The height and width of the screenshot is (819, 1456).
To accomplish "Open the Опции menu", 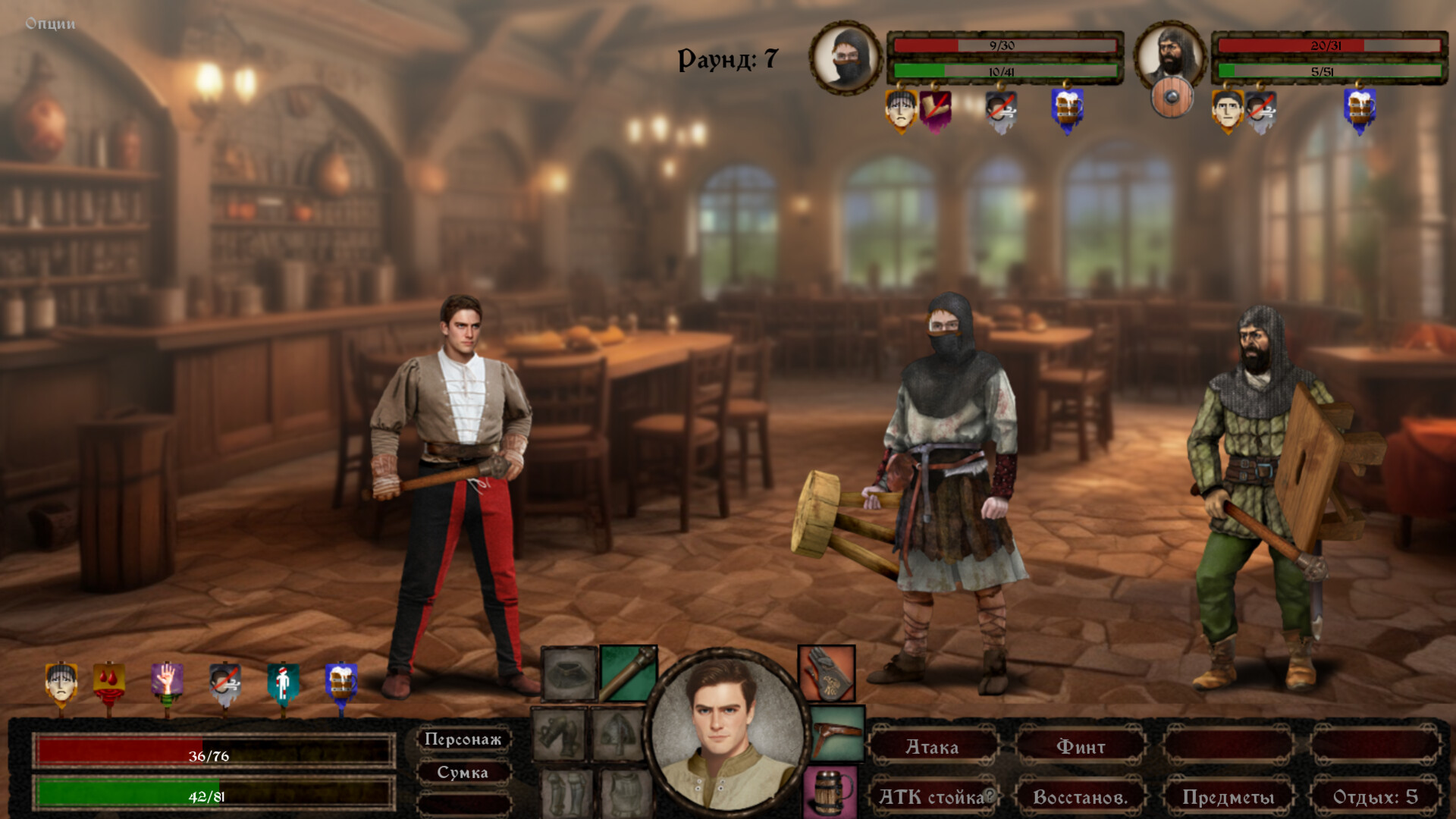I will click(x=50, y=24).
